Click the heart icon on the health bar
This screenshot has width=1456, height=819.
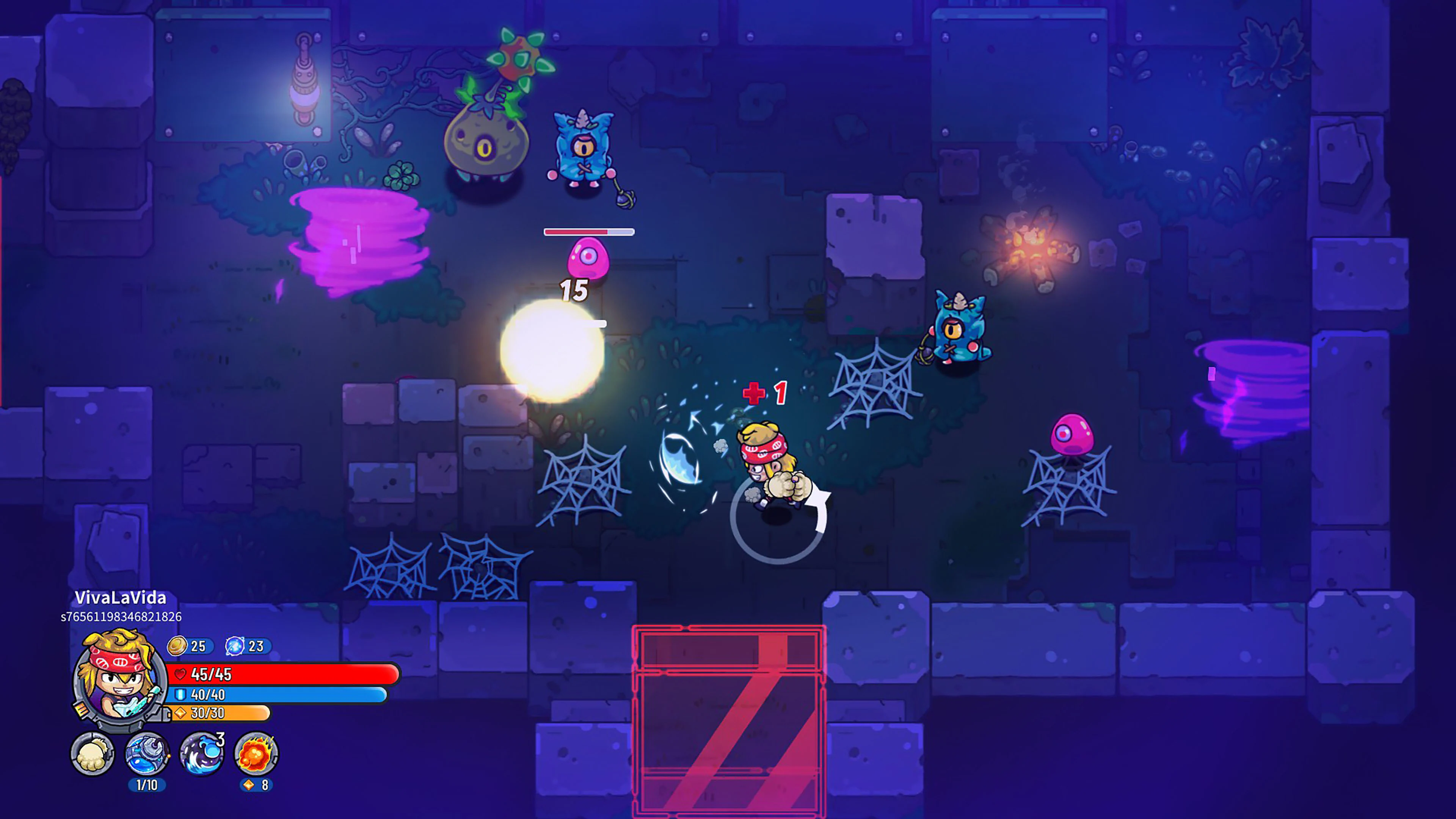point(180,674)
